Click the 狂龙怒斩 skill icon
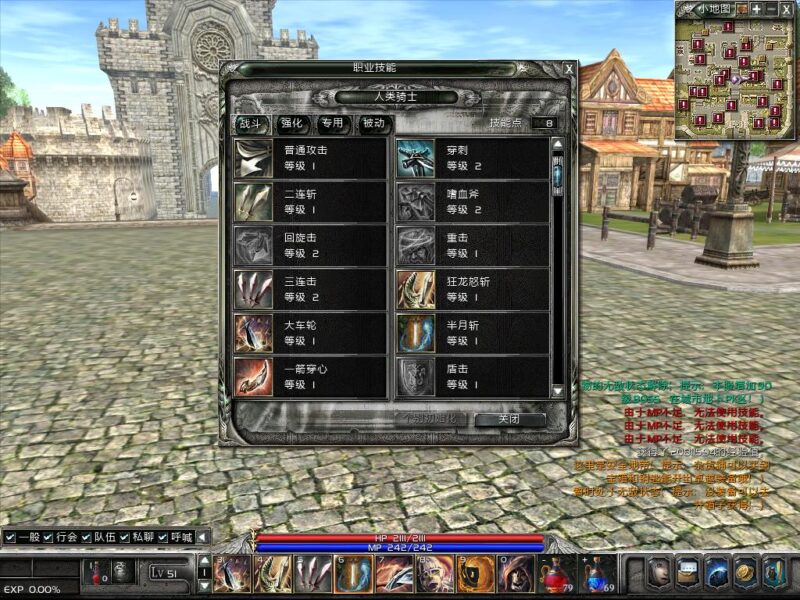Viewport: 800px width, 600px height. [415, 289]
